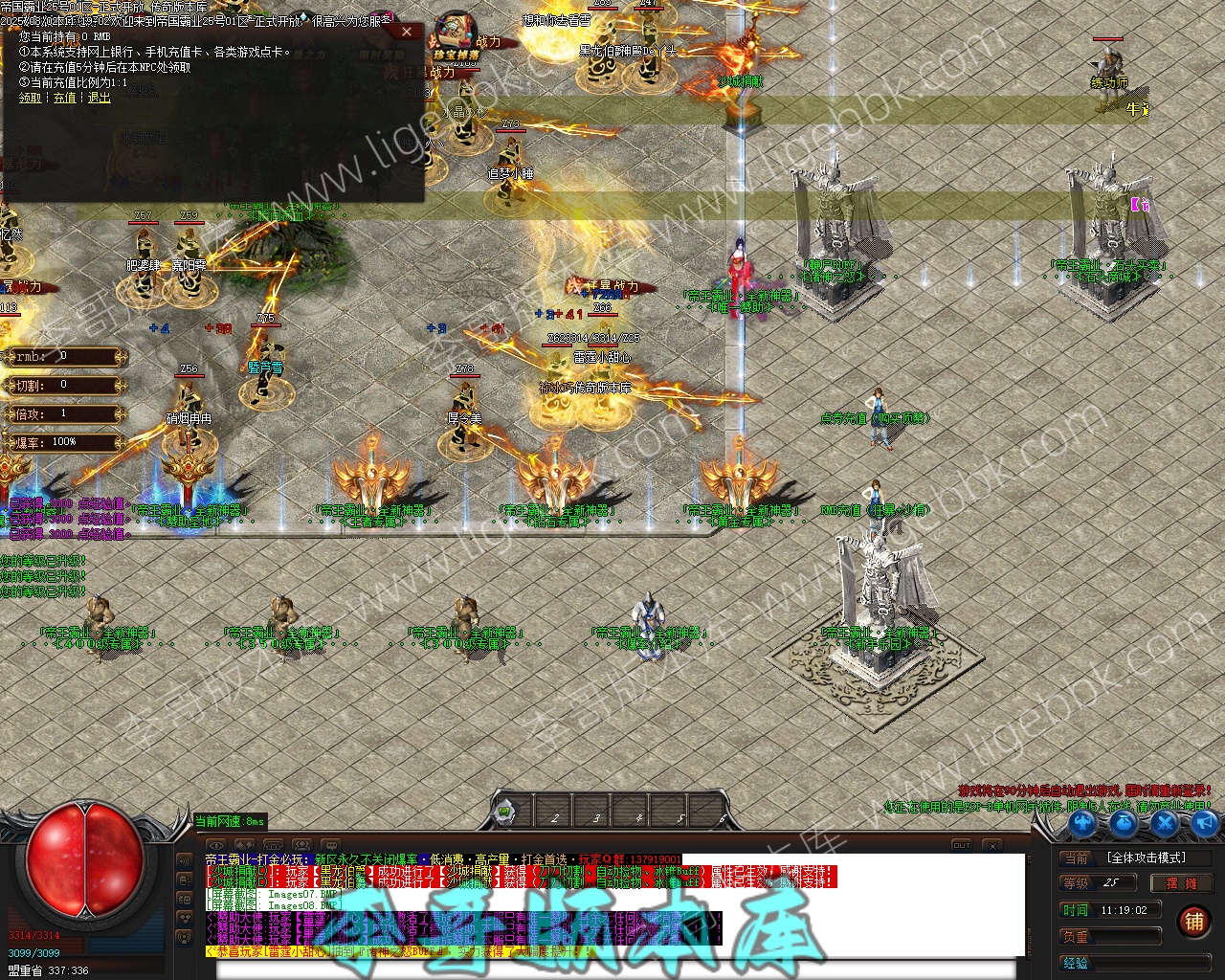The image size is (1225, 980).
Task: Choose the 充值 (recharge) dialog option
Action: click(64, 98)
